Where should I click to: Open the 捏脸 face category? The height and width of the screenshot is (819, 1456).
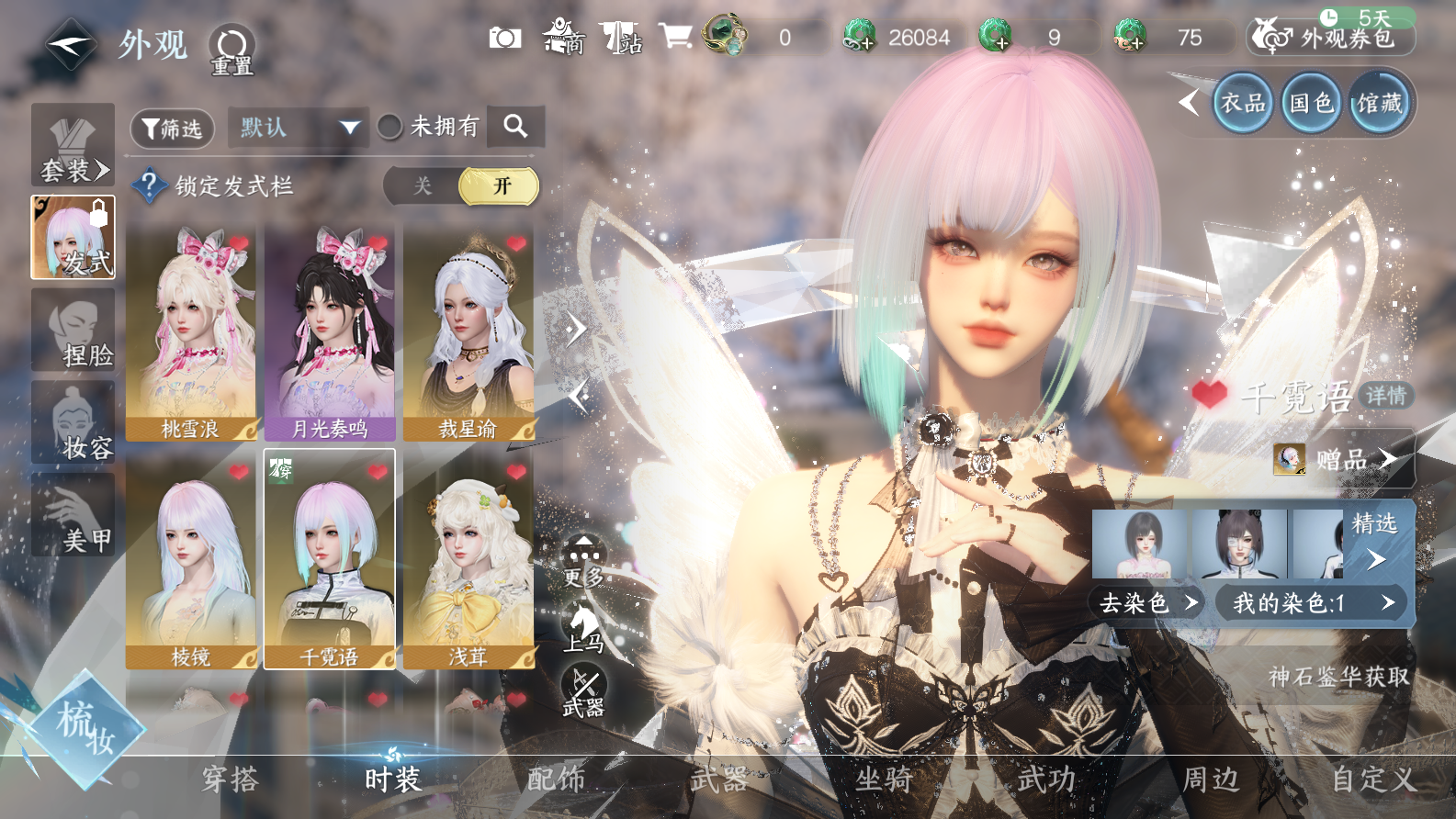73,331
